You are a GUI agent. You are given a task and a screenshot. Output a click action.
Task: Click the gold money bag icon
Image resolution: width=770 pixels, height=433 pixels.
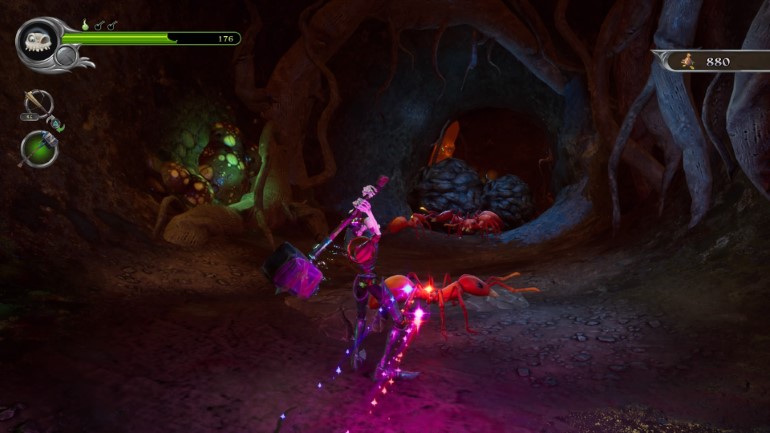tap(687, 61)
